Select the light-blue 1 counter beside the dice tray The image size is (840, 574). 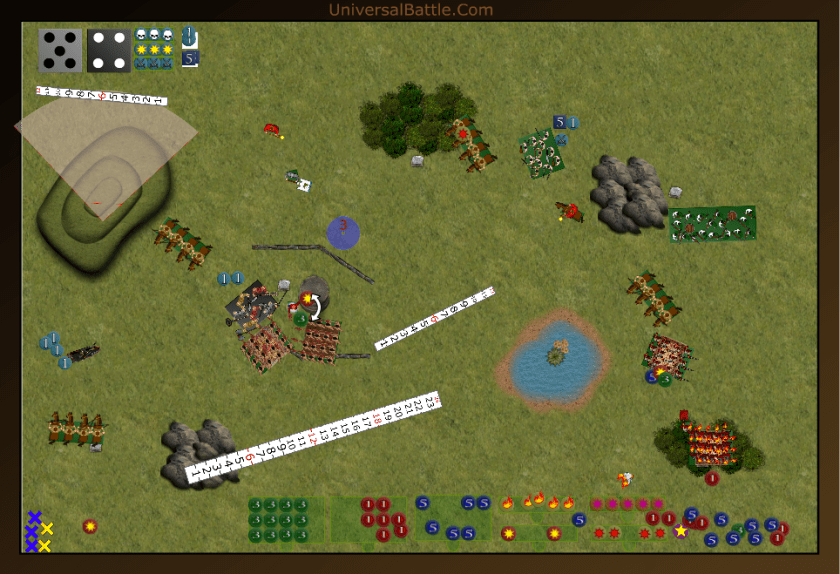[x=190, y=37]
